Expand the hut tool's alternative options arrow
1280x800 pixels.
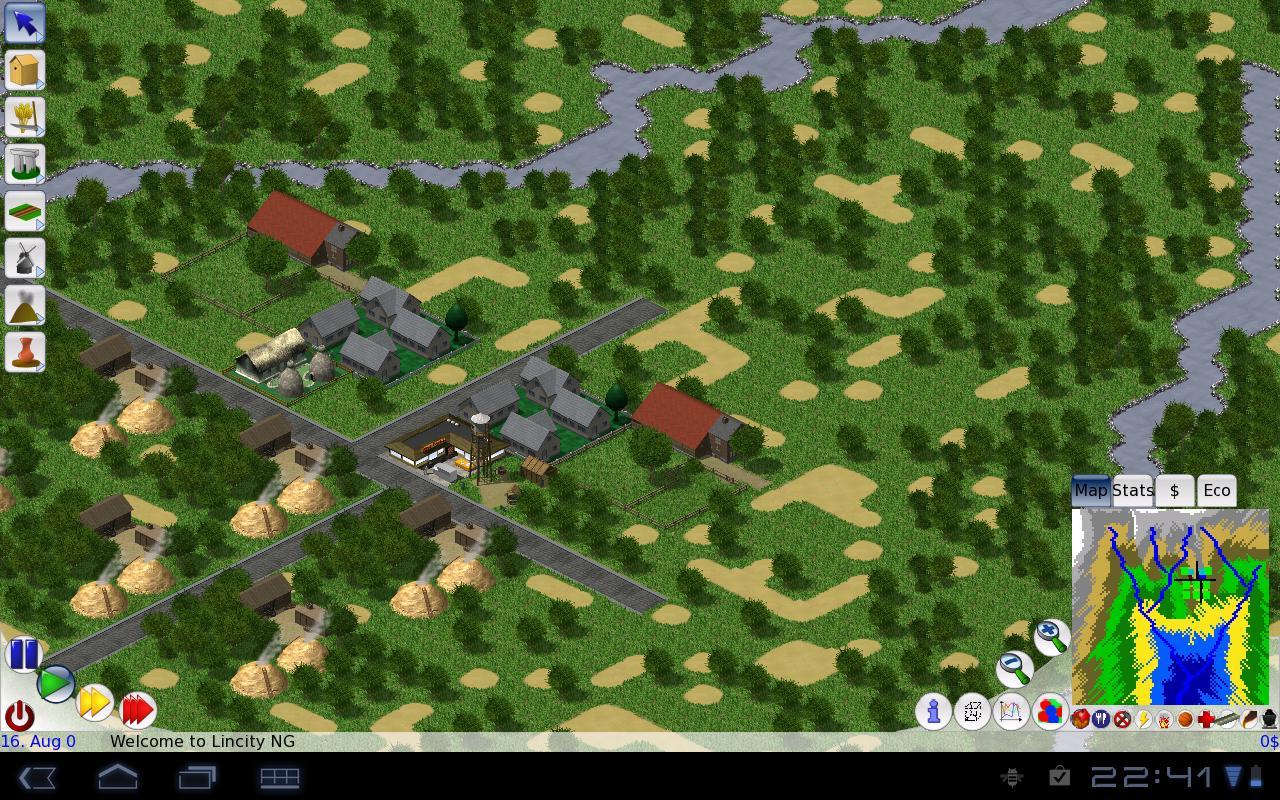42,86
